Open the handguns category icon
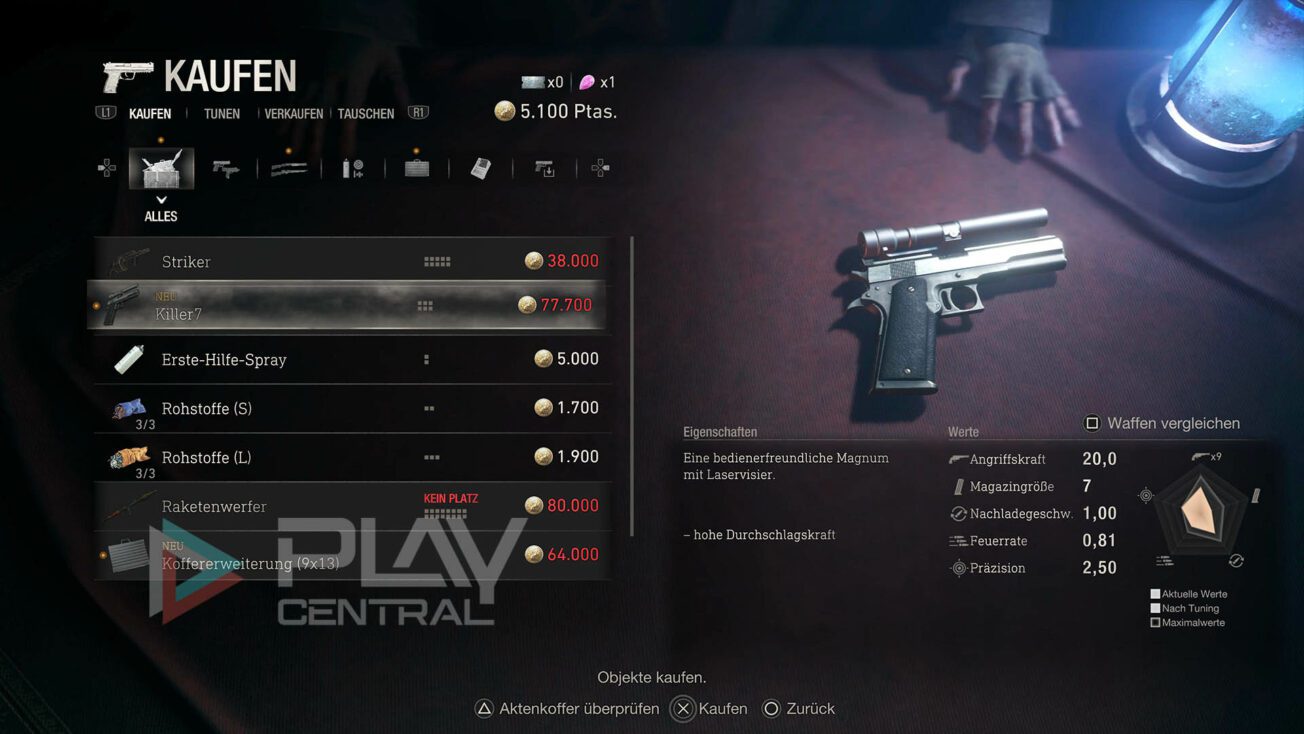 224,167
